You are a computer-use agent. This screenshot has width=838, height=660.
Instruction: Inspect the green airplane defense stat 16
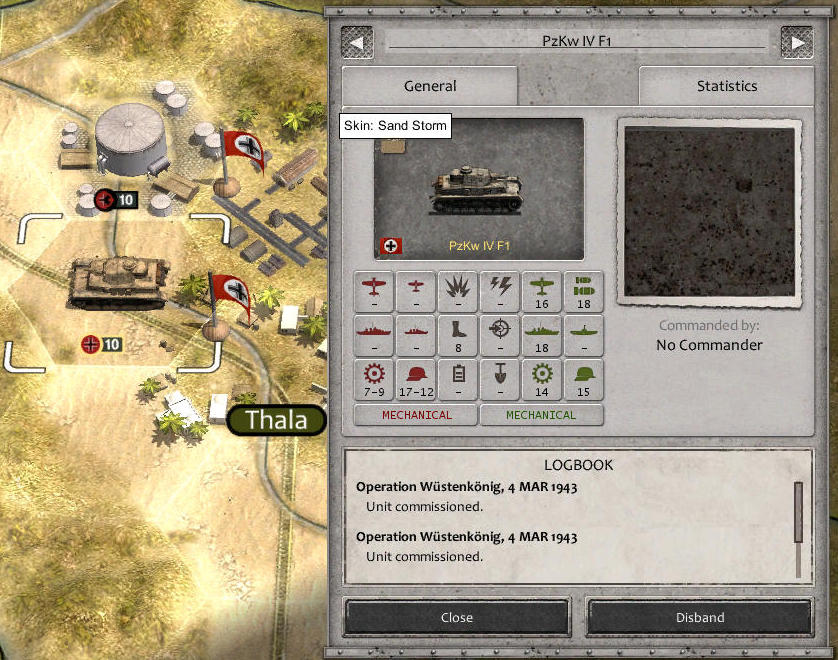pyautogui.click(x=542, y=291)
